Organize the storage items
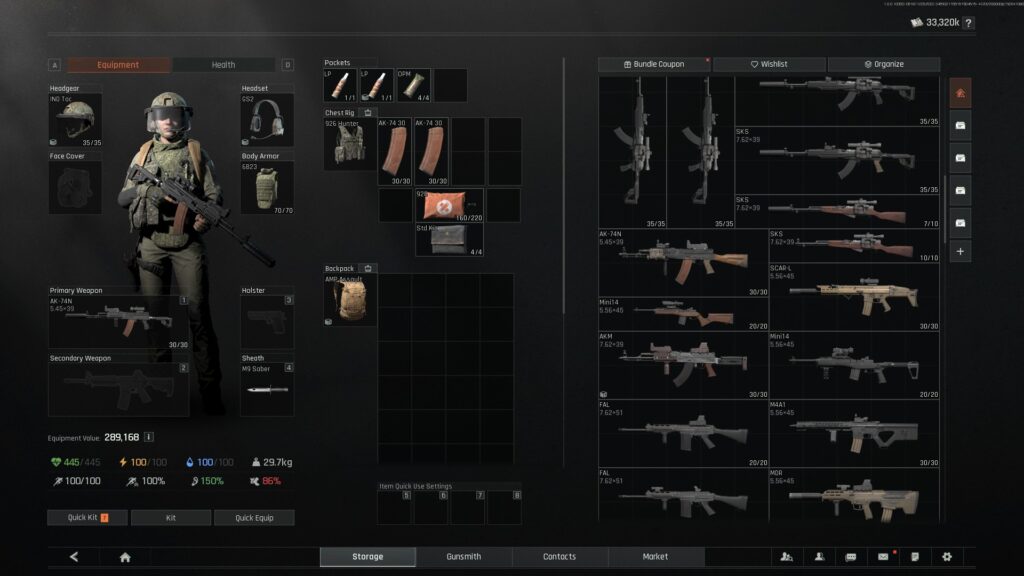 [x=884, y=64]
